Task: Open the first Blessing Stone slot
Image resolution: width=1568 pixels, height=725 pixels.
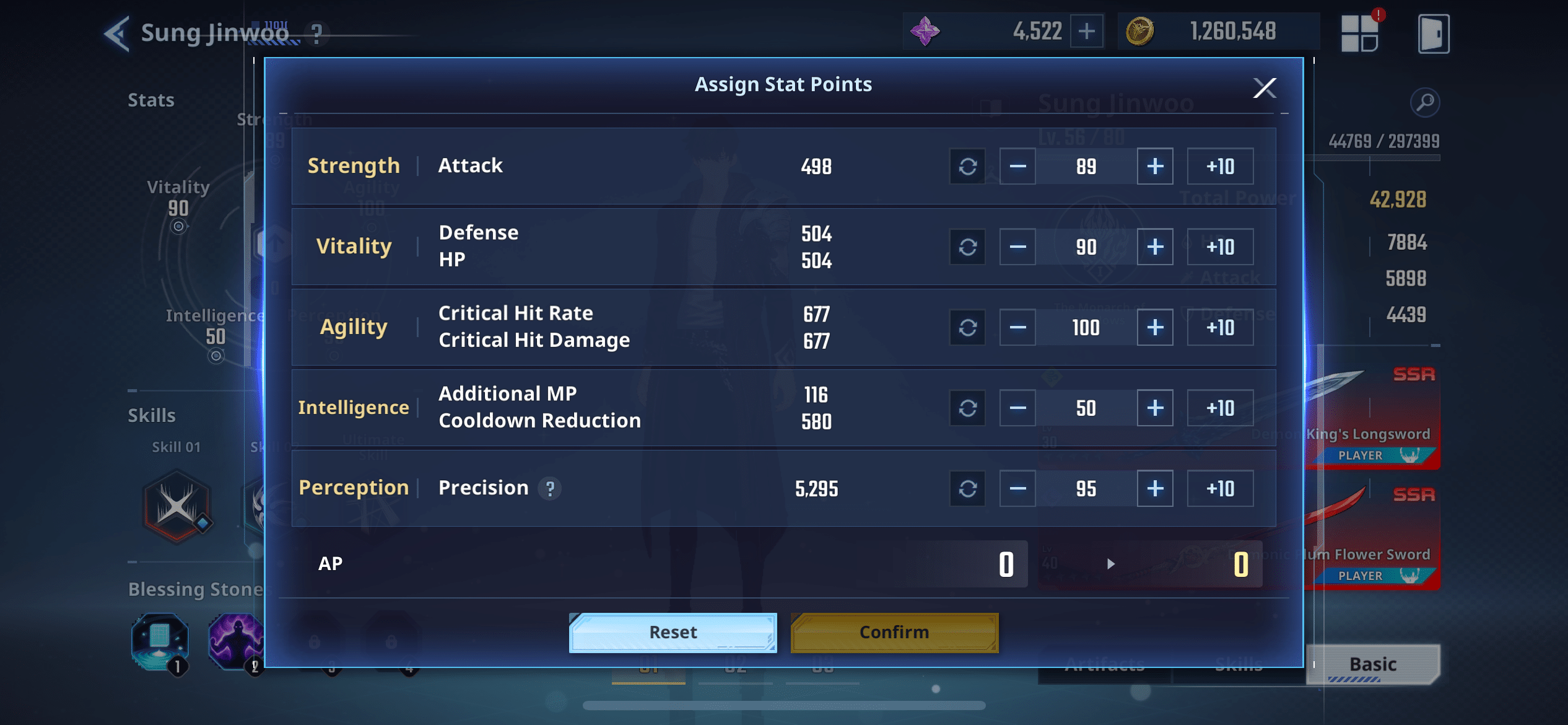Action: point(159,643)
